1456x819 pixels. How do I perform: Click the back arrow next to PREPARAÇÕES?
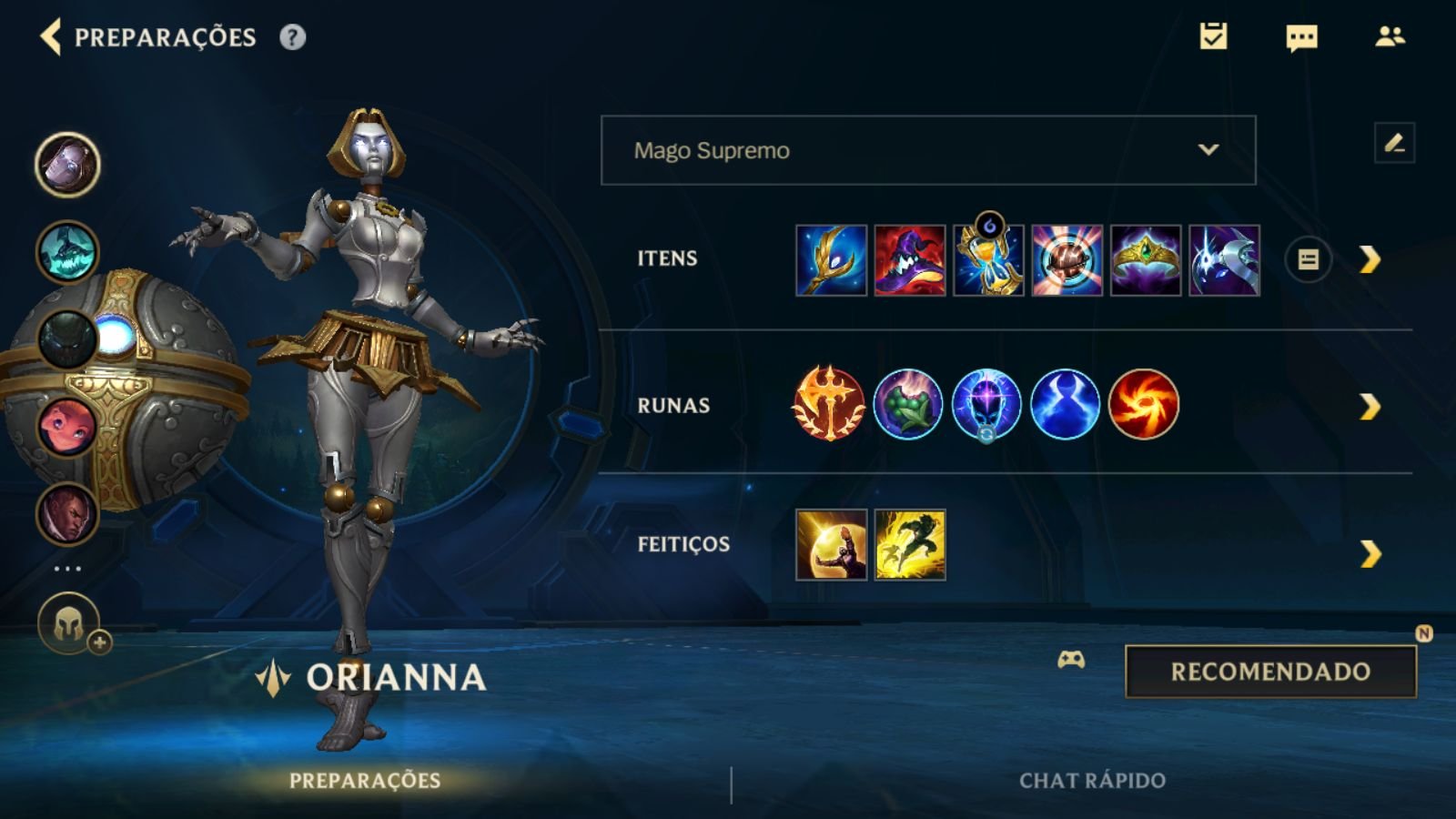pyautogui.click(x=52, y=38)
